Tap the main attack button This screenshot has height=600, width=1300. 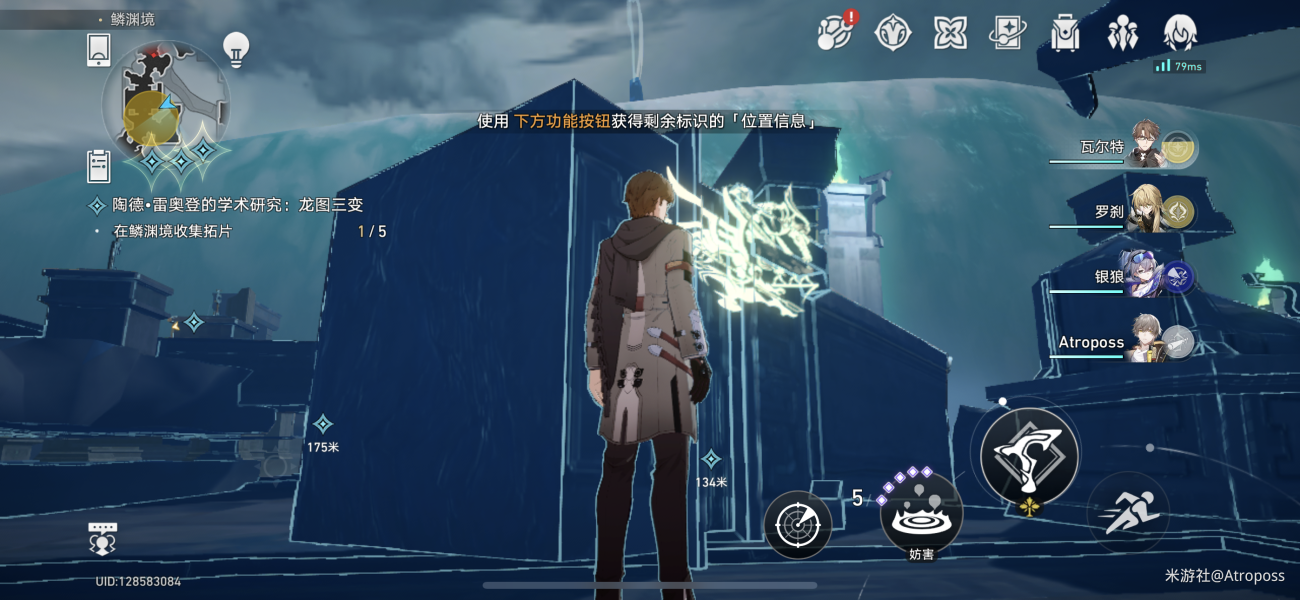pos(1029,456)
